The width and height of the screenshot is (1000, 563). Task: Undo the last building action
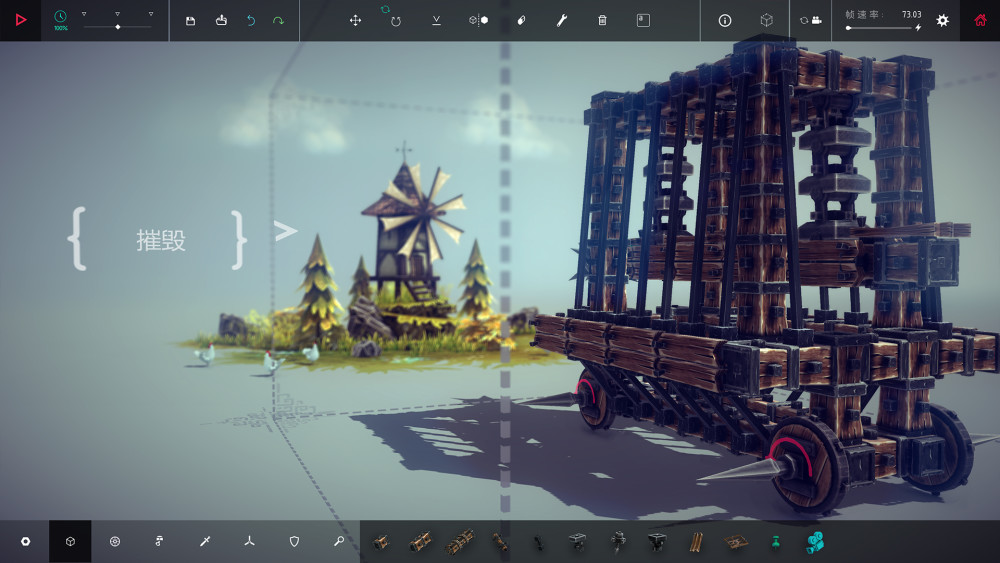[x=250, y=20]
